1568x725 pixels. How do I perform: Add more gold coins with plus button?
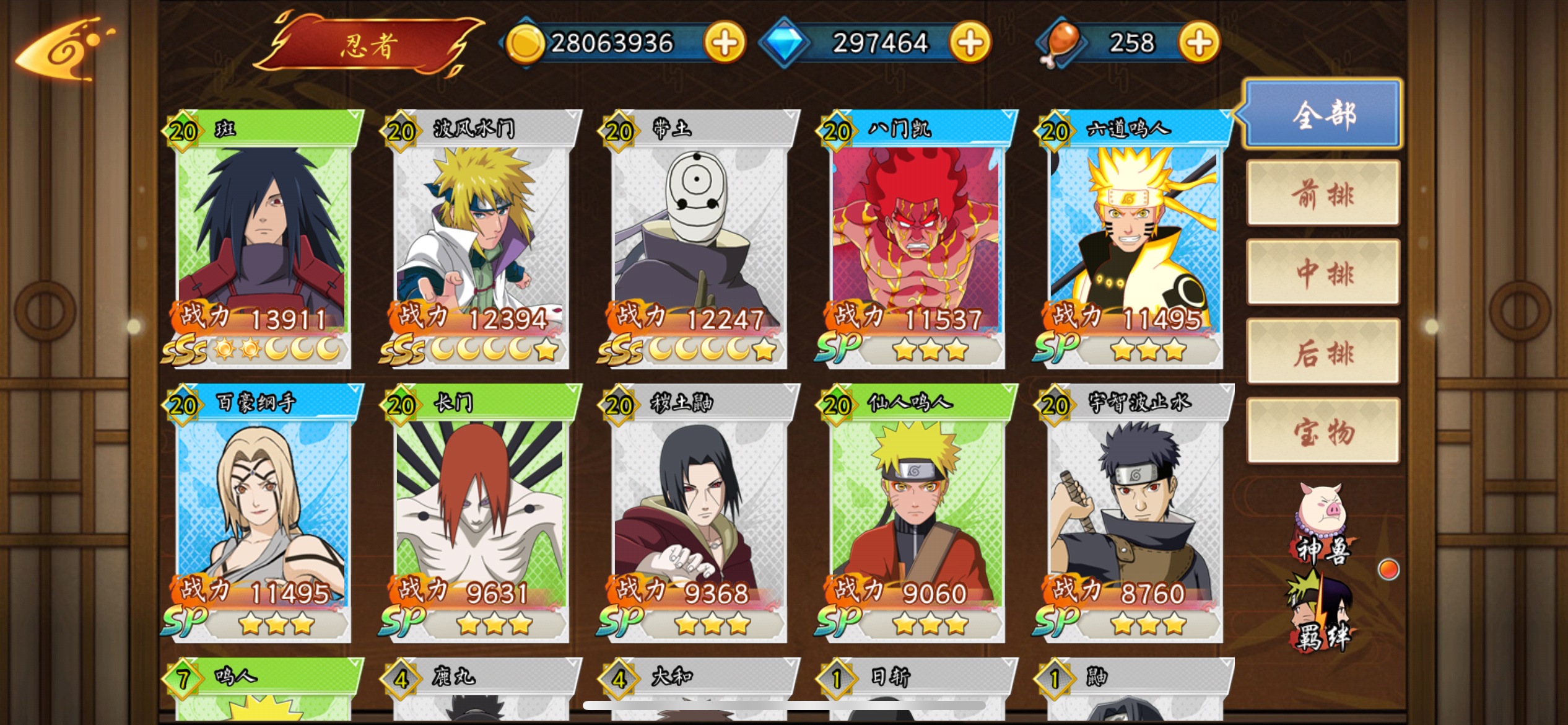click(724, 43)
